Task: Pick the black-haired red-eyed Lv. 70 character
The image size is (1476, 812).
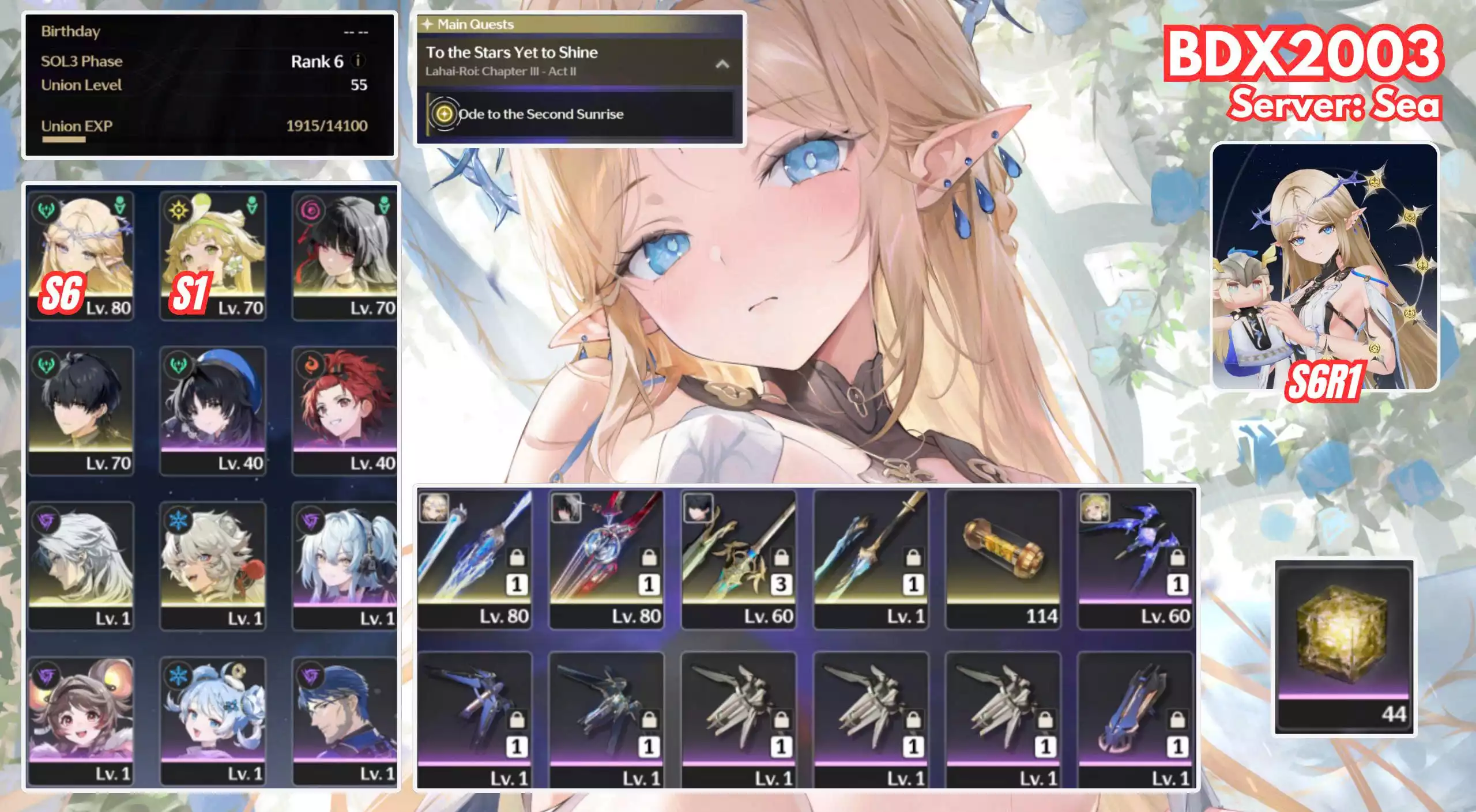Action: (344, 255)
